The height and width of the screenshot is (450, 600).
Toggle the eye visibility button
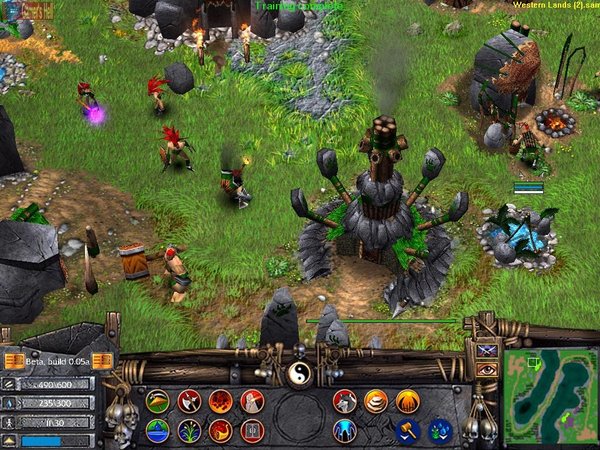[487, 369]
